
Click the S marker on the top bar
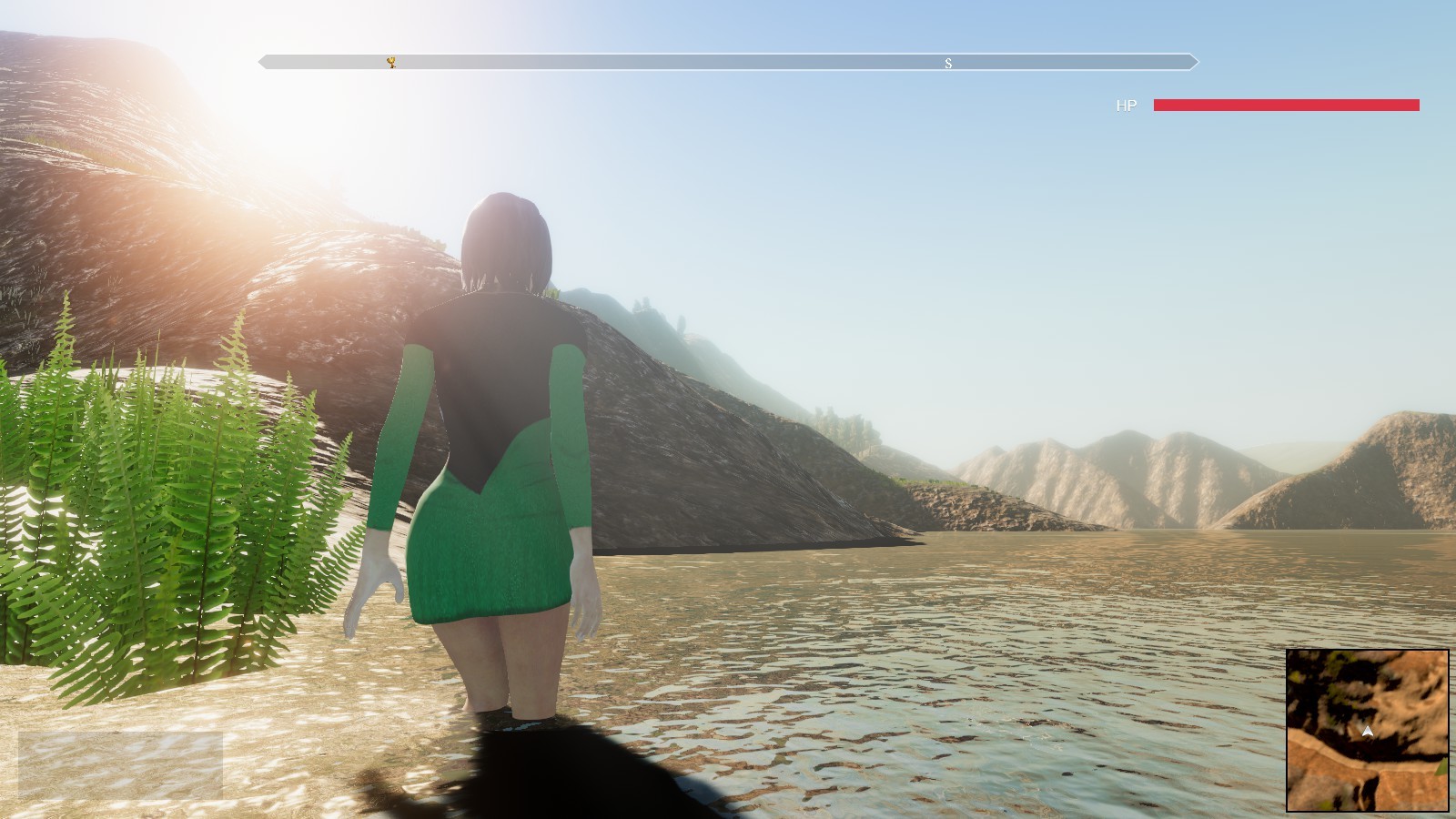(x=947, y=63)
